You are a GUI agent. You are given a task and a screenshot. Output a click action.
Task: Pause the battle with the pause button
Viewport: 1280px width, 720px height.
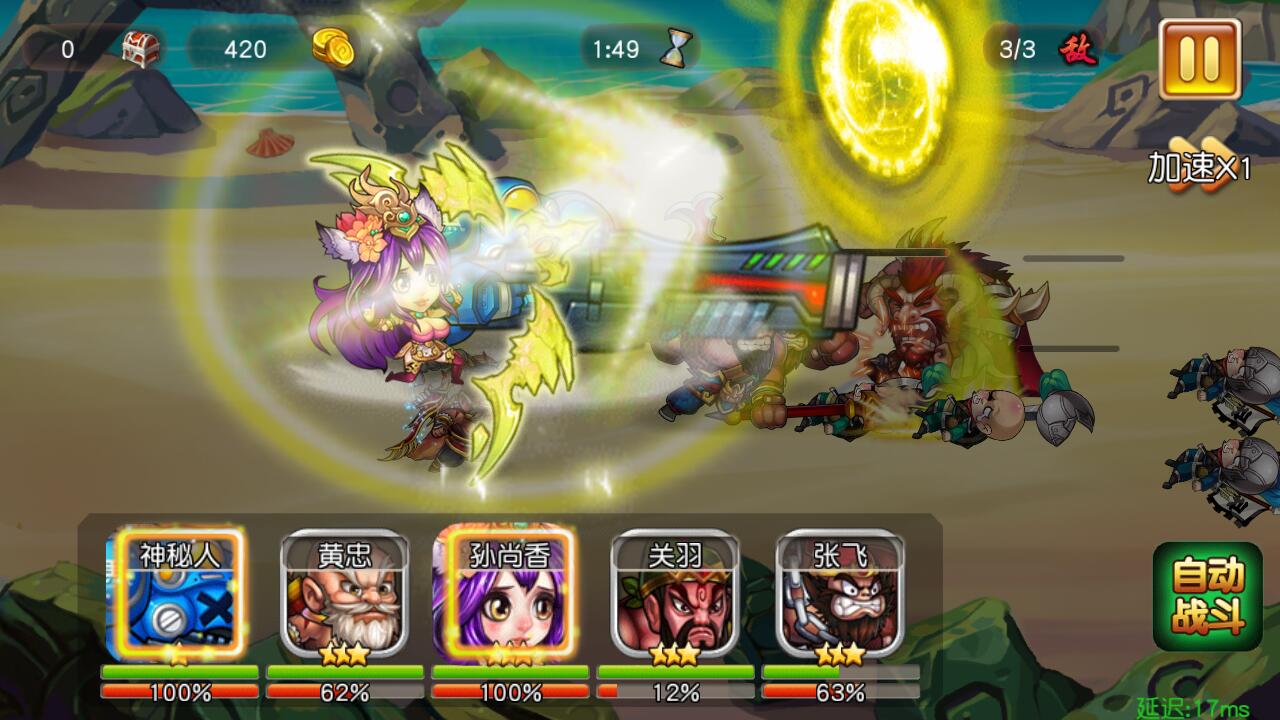point(1199,58)
